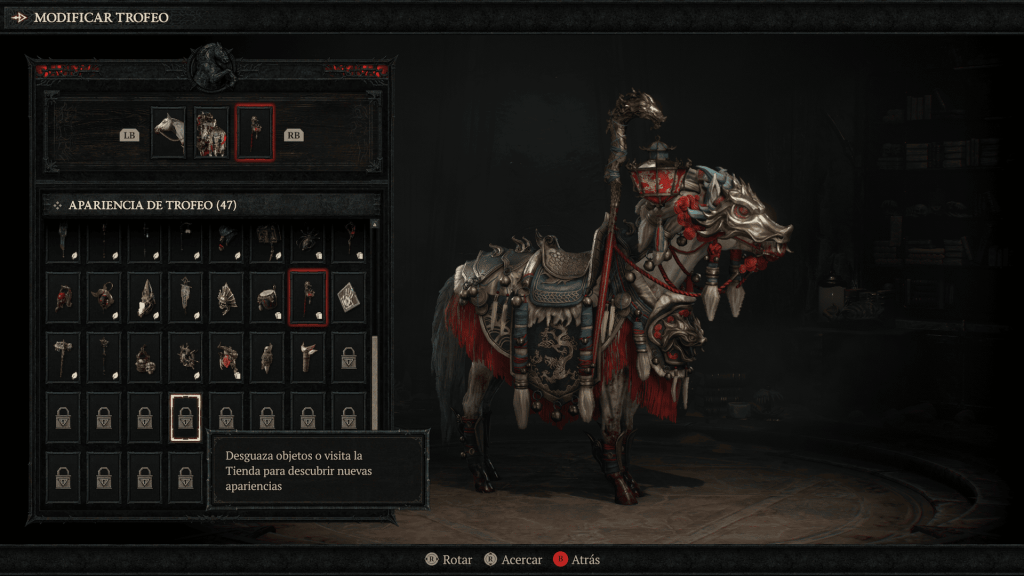
Task: Select the red-outlined equipped trophy in grid
Action: 307,297
